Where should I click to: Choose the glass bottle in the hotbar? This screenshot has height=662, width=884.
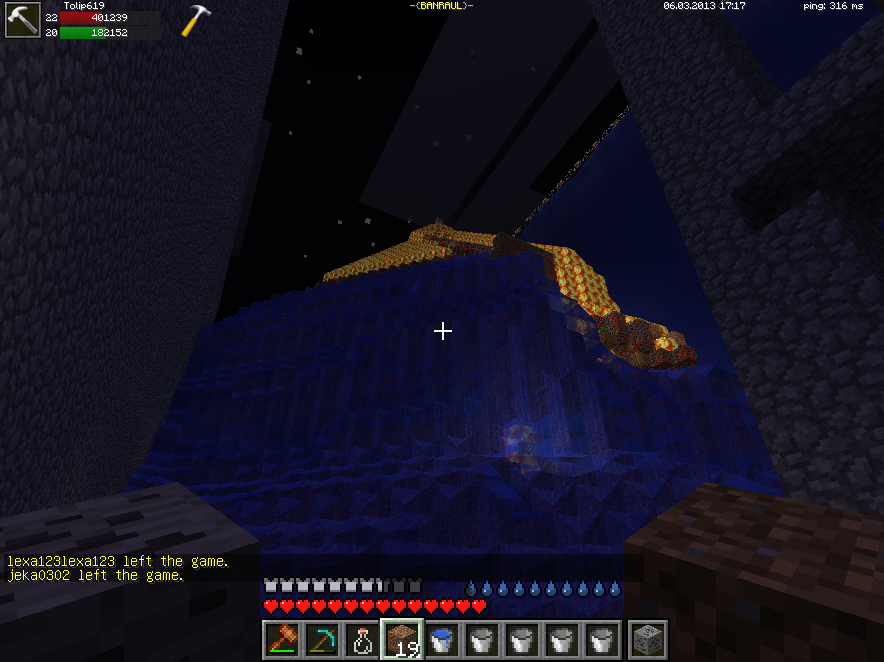tap(362, 640)
